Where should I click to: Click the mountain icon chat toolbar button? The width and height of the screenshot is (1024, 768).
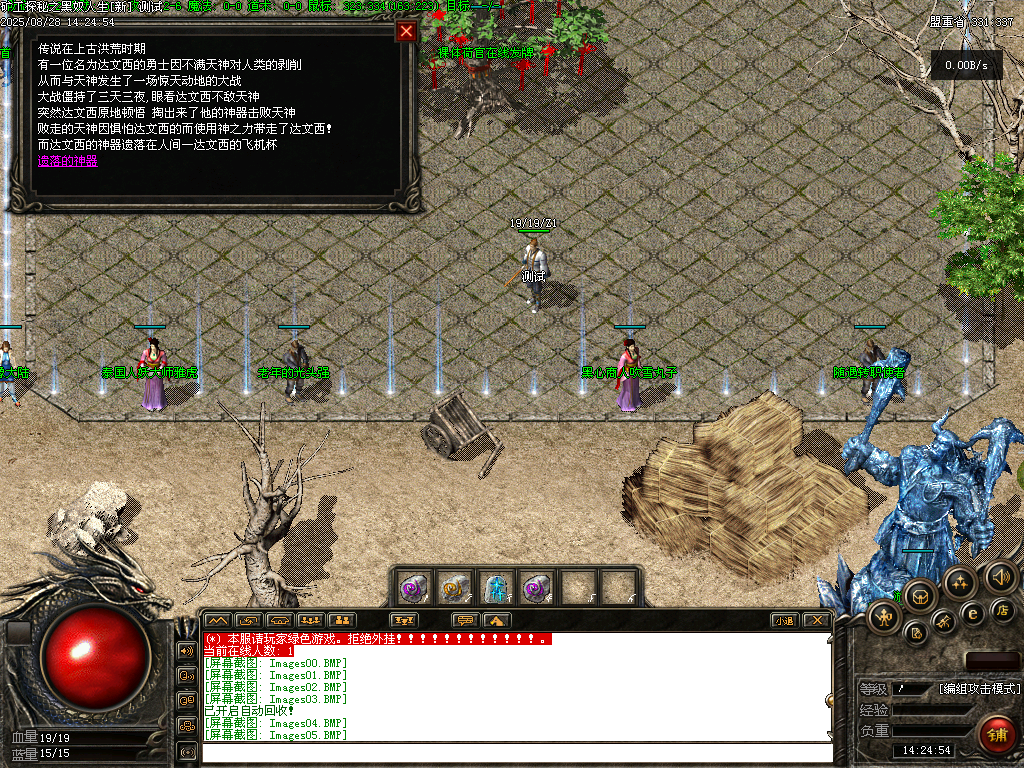coord(218,620)
